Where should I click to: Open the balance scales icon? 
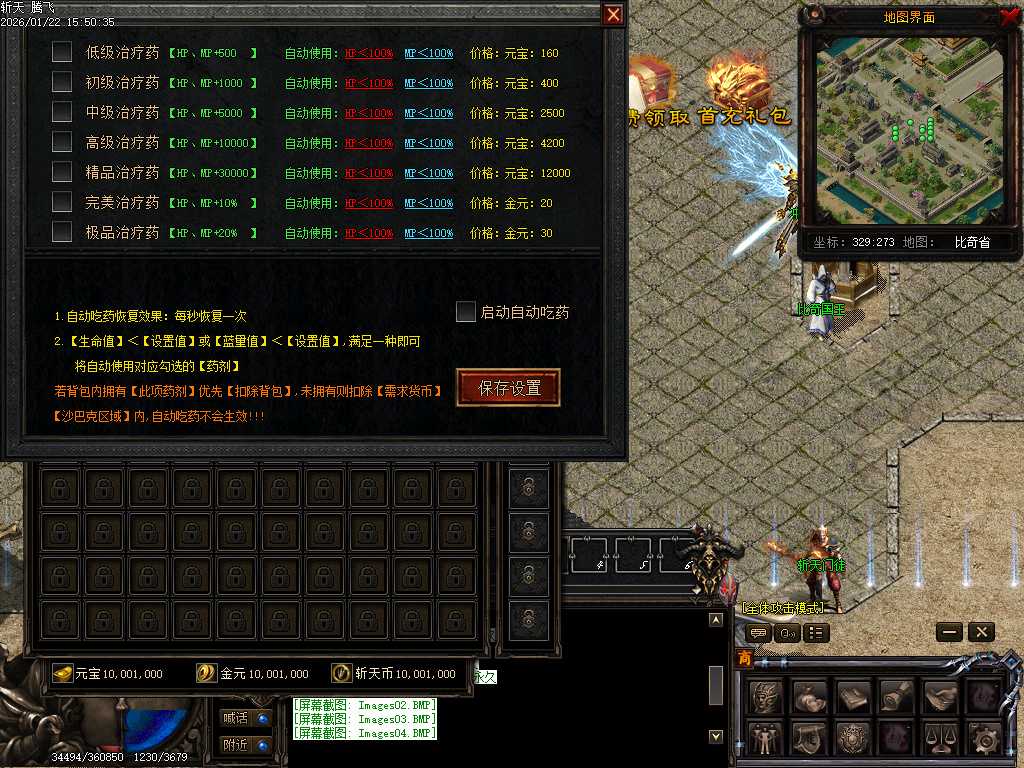939,739
